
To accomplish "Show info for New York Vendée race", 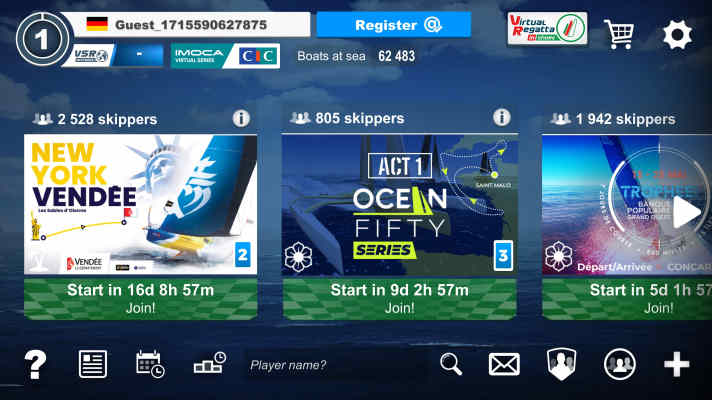I will point(241,119).
